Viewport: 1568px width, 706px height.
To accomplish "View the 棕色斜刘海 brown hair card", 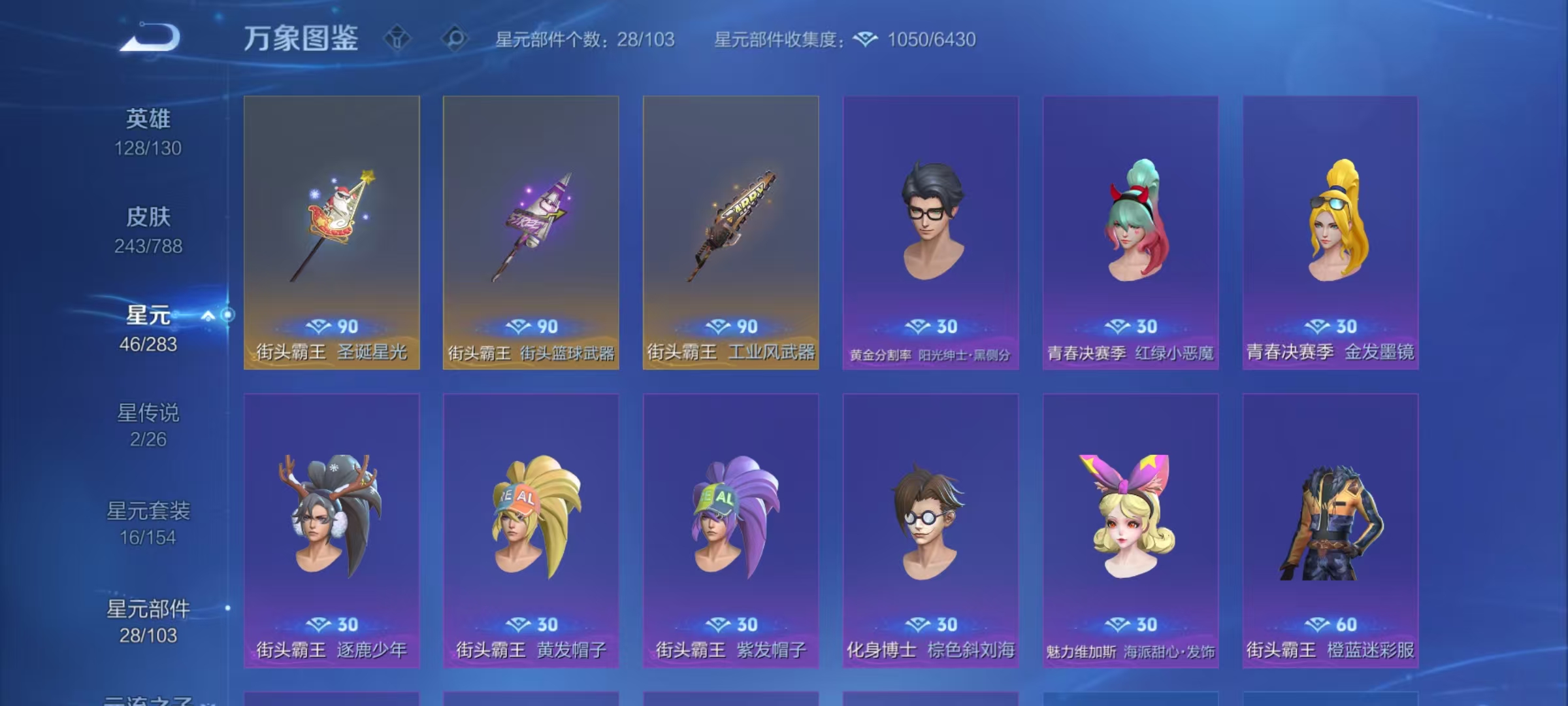I will (930, 530).
